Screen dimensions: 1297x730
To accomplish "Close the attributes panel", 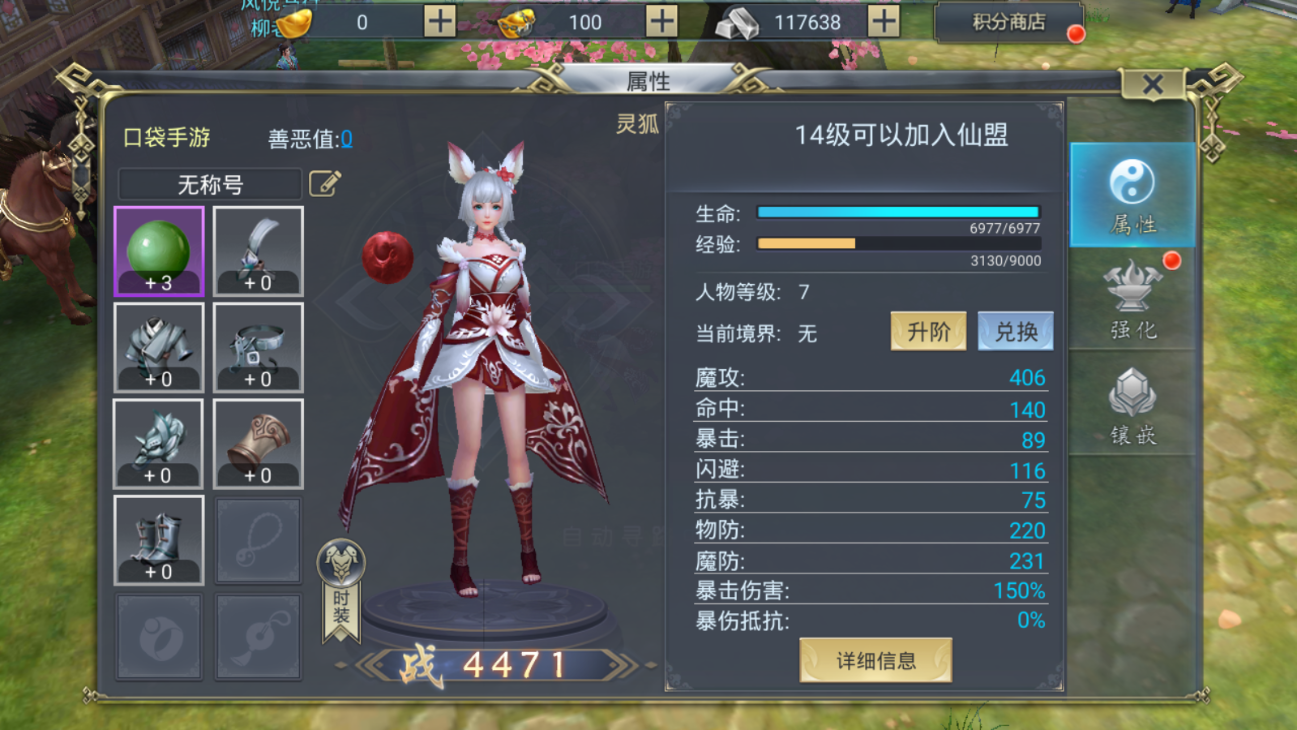I will coord(1153,85).
